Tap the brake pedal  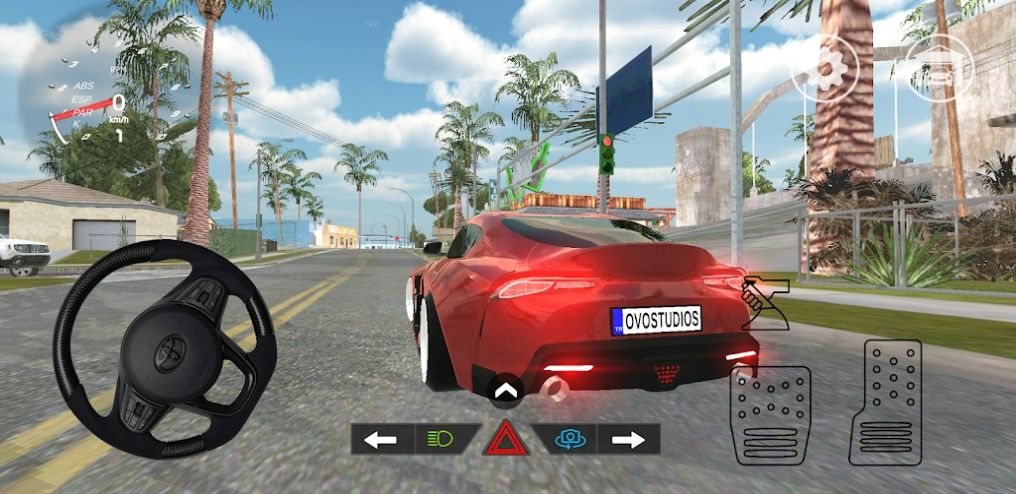[770, 415]
